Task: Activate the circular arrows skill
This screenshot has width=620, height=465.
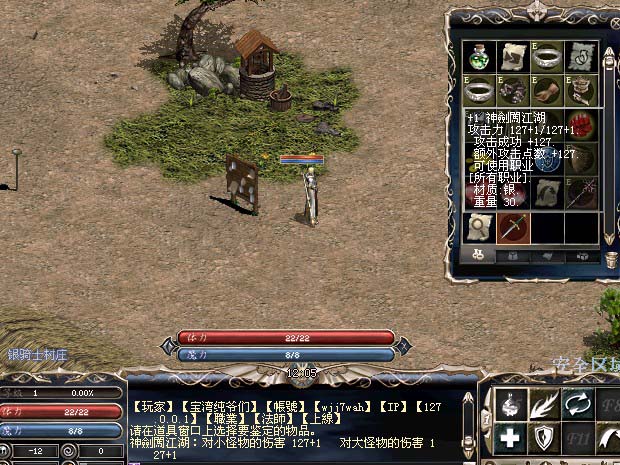Action: tap(580, 402)
